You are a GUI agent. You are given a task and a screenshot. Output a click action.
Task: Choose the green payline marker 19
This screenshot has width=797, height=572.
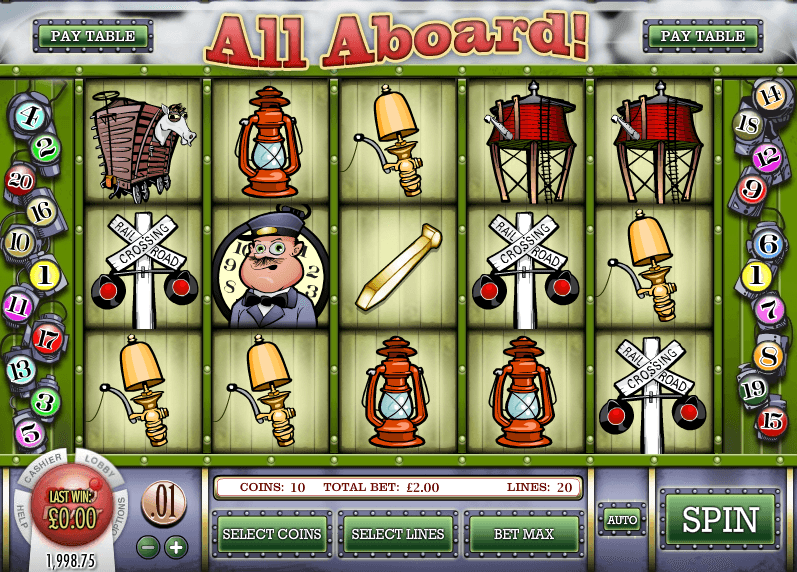[752, 388]
